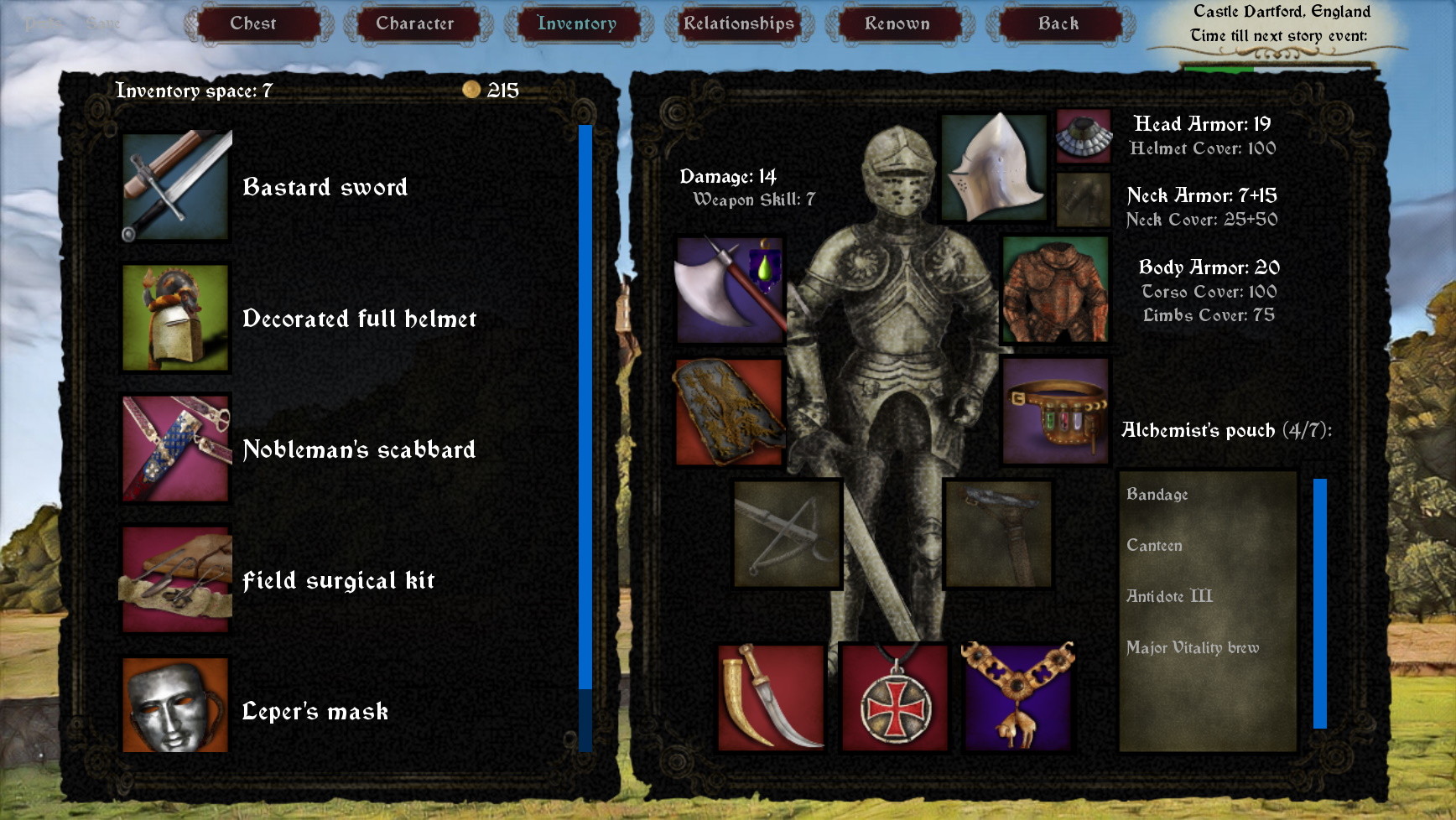Select Bandage in the alchemist's pouch
Screen dimensions: 1456x820
pyautogui.click(x=1157, y=495)
